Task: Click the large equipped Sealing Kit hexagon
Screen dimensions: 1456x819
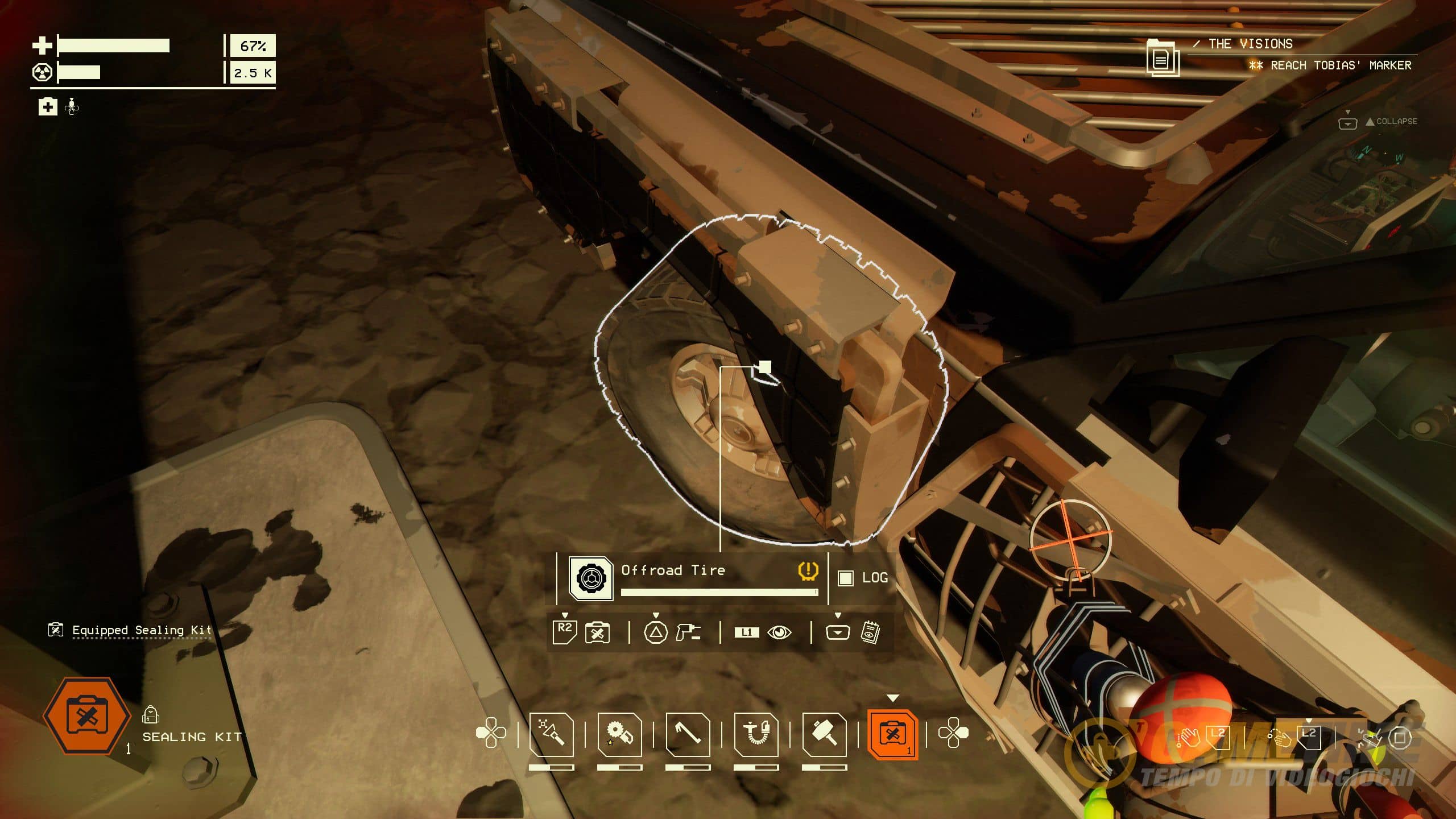Action: [86, 716]
